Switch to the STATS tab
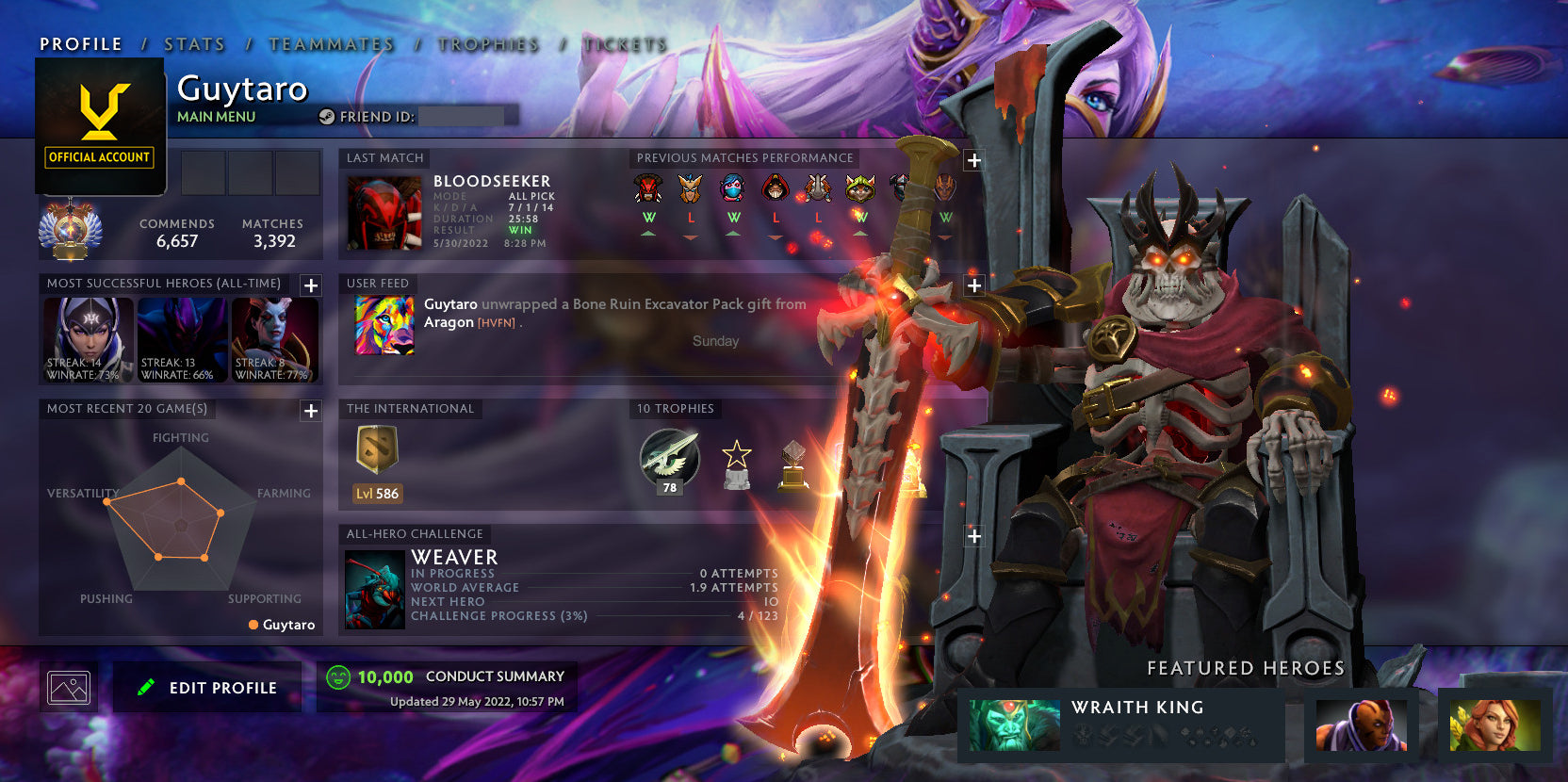This screenshot has width=1568, height=782. (192, 43)
